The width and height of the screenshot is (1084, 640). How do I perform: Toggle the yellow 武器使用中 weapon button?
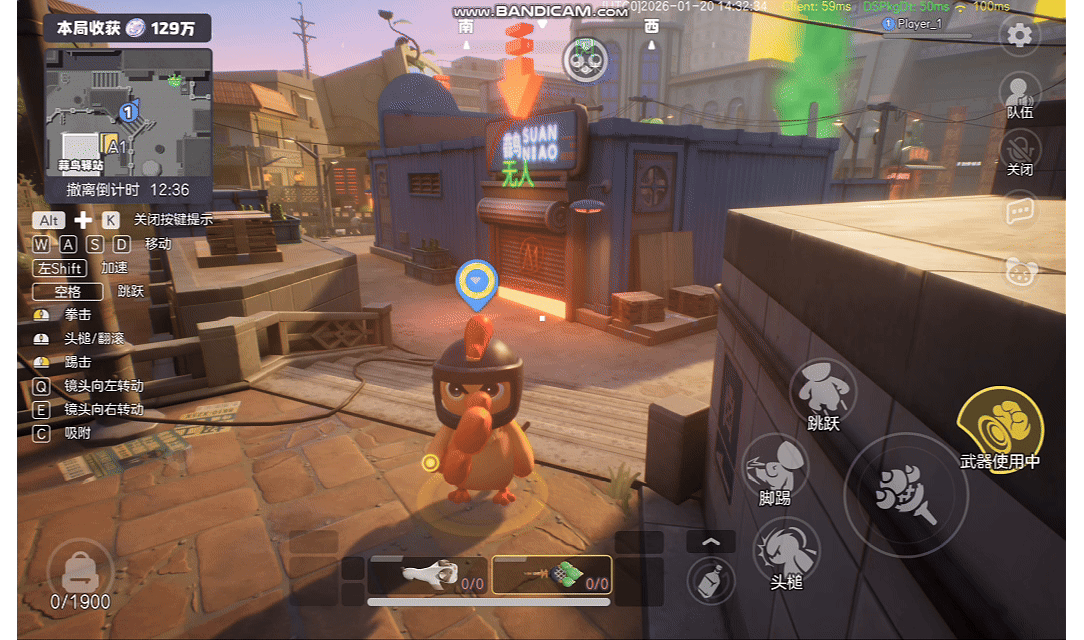1000,430
